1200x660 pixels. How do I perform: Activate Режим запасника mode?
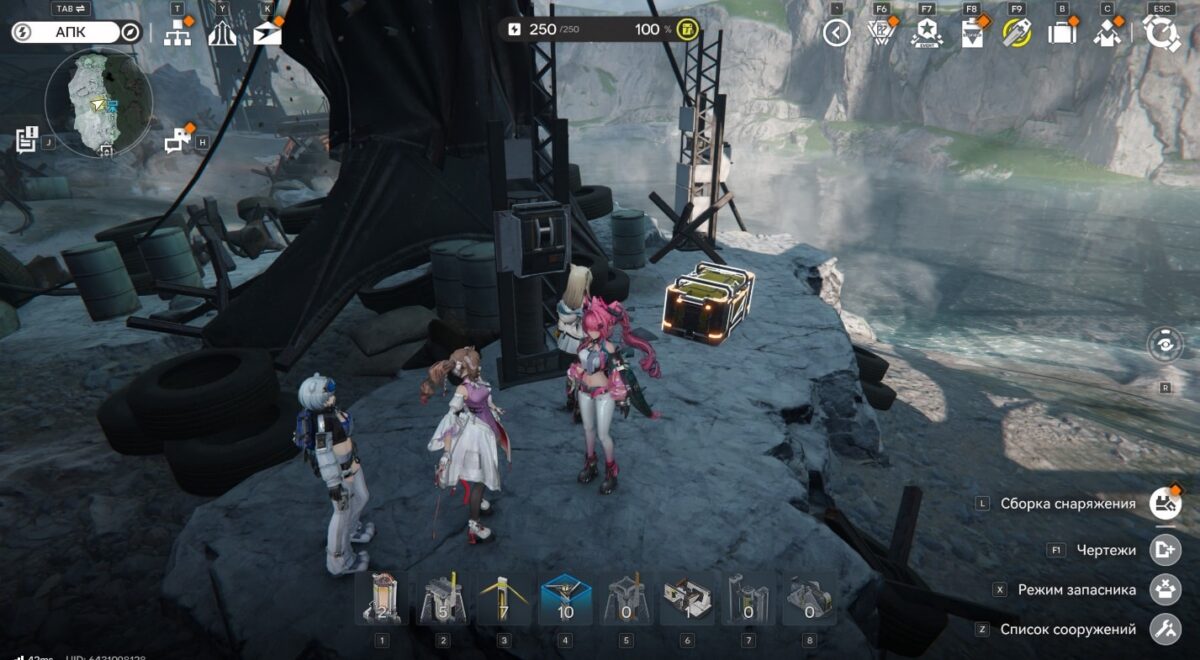click(1164, 589)
